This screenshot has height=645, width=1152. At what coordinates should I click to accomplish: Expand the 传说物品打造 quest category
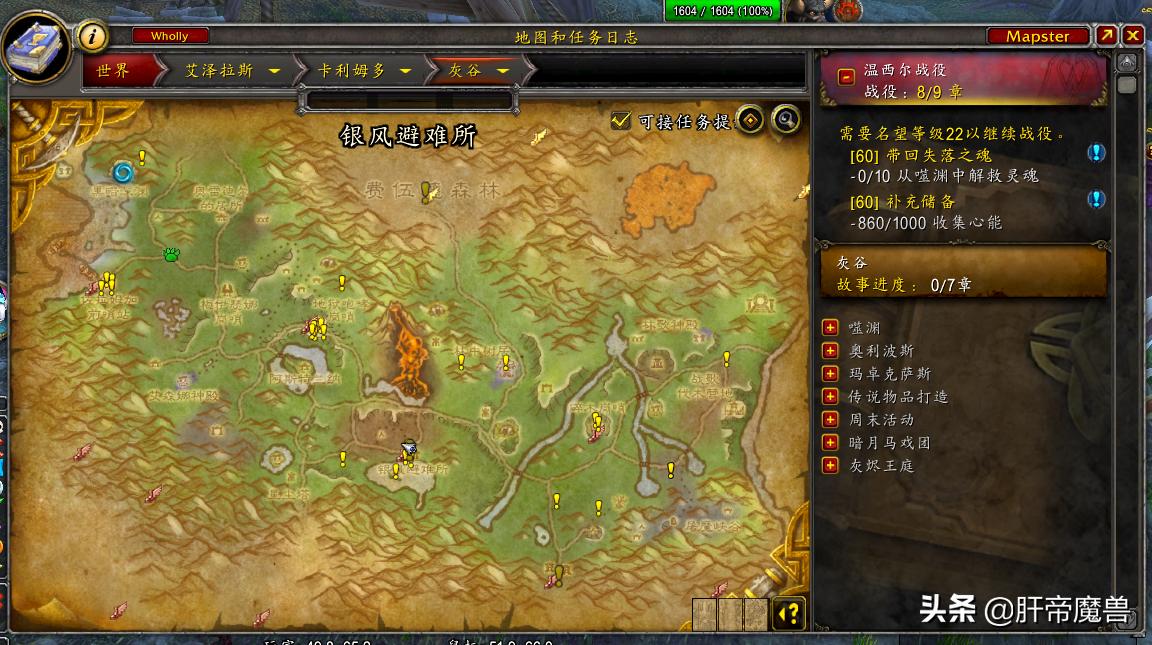coord(829,397)
